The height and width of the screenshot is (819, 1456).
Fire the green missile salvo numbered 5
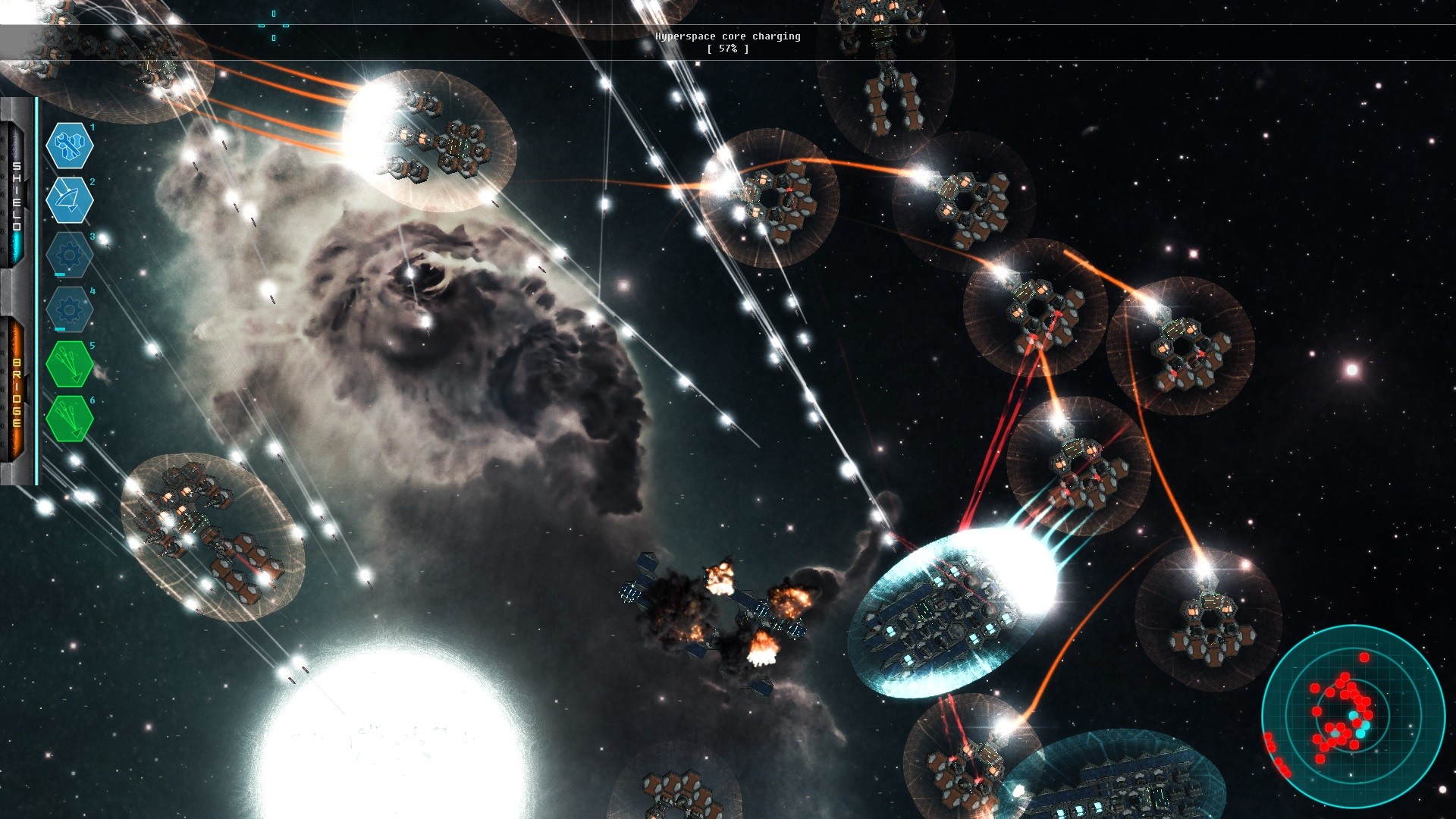[x=70, y=364]
